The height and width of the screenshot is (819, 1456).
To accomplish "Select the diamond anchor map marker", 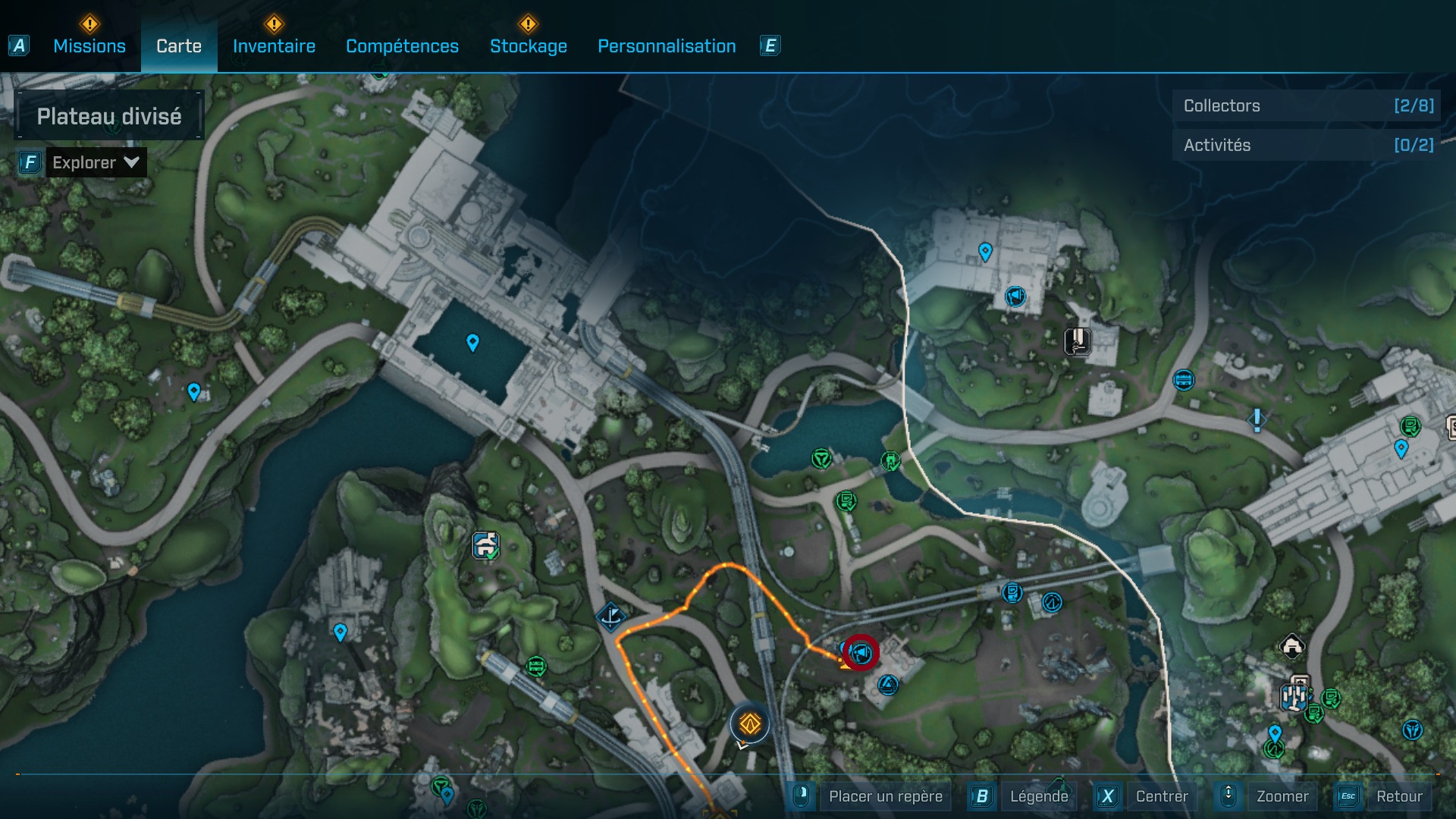I will click(610, 617).
